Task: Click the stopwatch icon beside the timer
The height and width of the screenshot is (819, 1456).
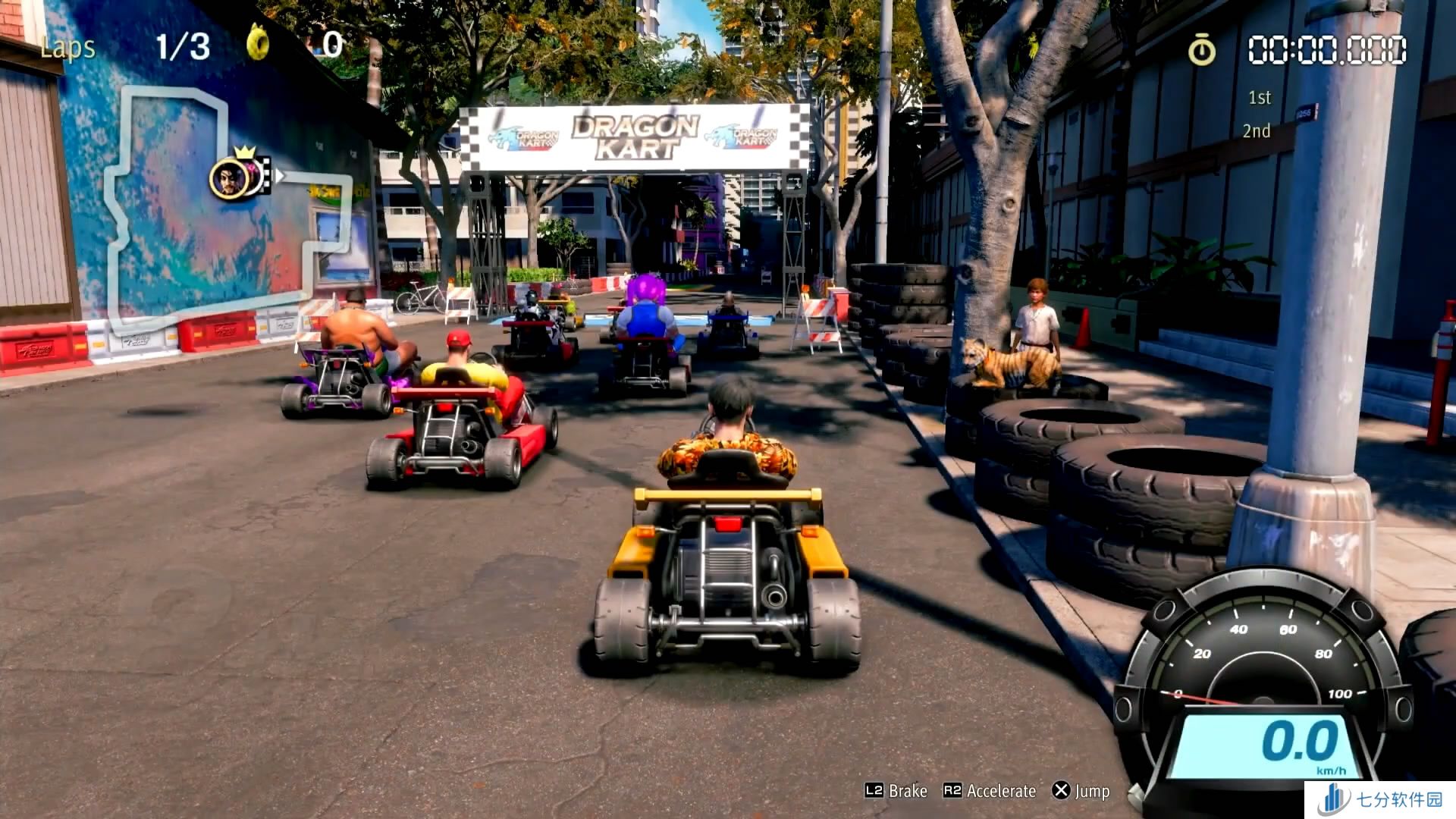Action: pos(1201,51)
